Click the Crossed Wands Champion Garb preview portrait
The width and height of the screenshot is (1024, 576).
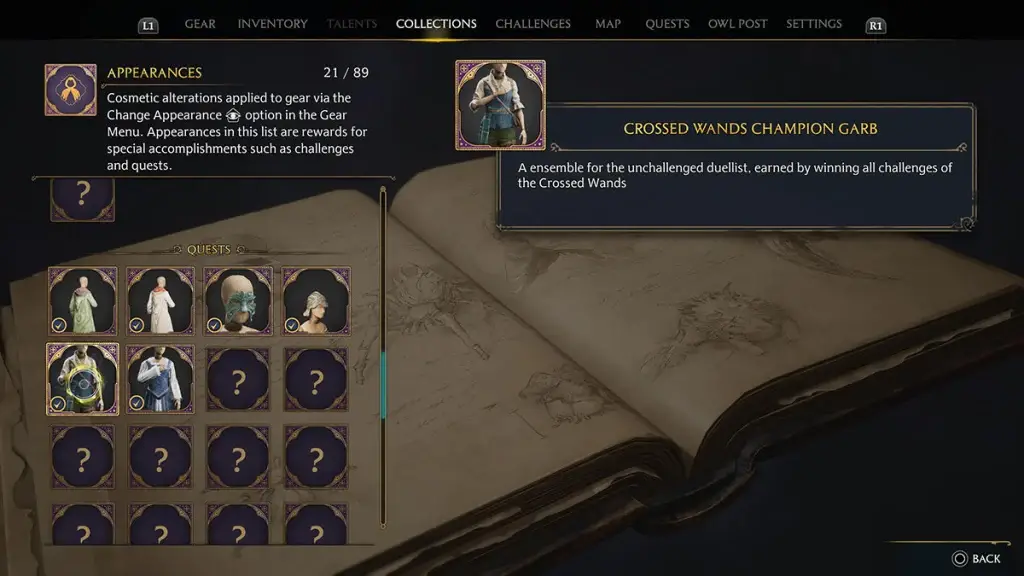point(500,105)
